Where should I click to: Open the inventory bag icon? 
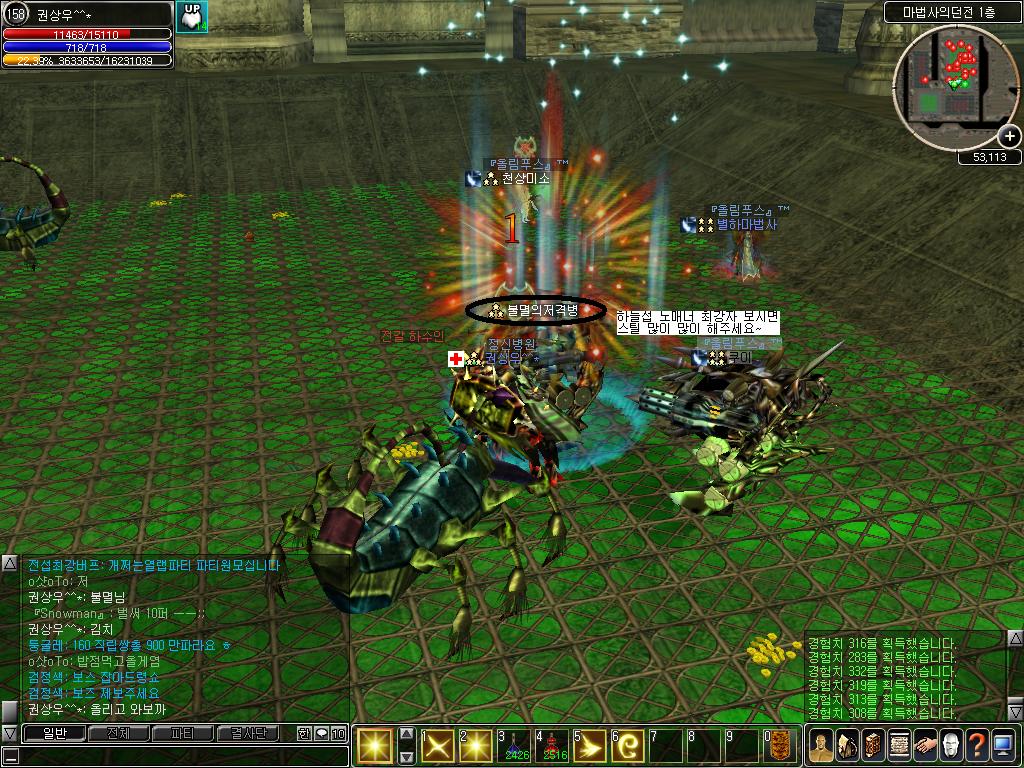pyautogui.click(x=847, y=746)
